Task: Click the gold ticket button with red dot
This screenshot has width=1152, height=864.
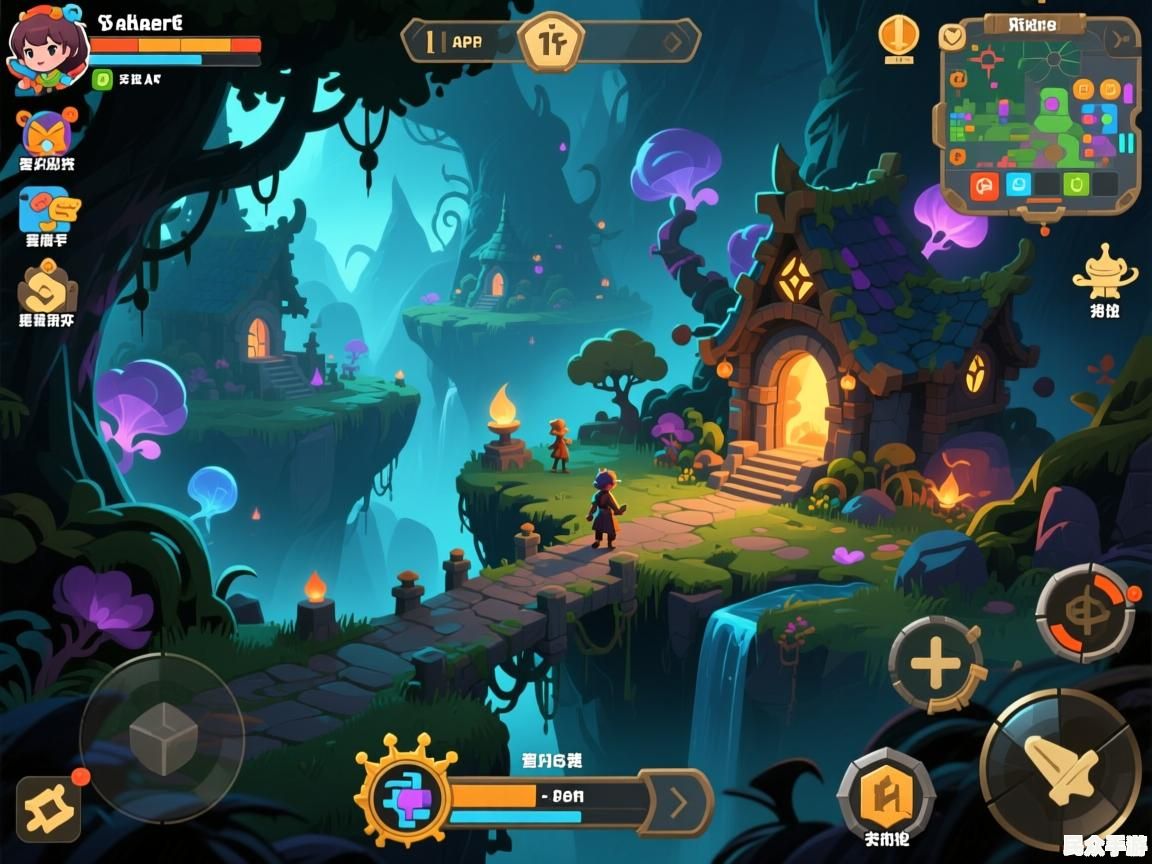Action: pyautogui.click(x=47, y=808)
